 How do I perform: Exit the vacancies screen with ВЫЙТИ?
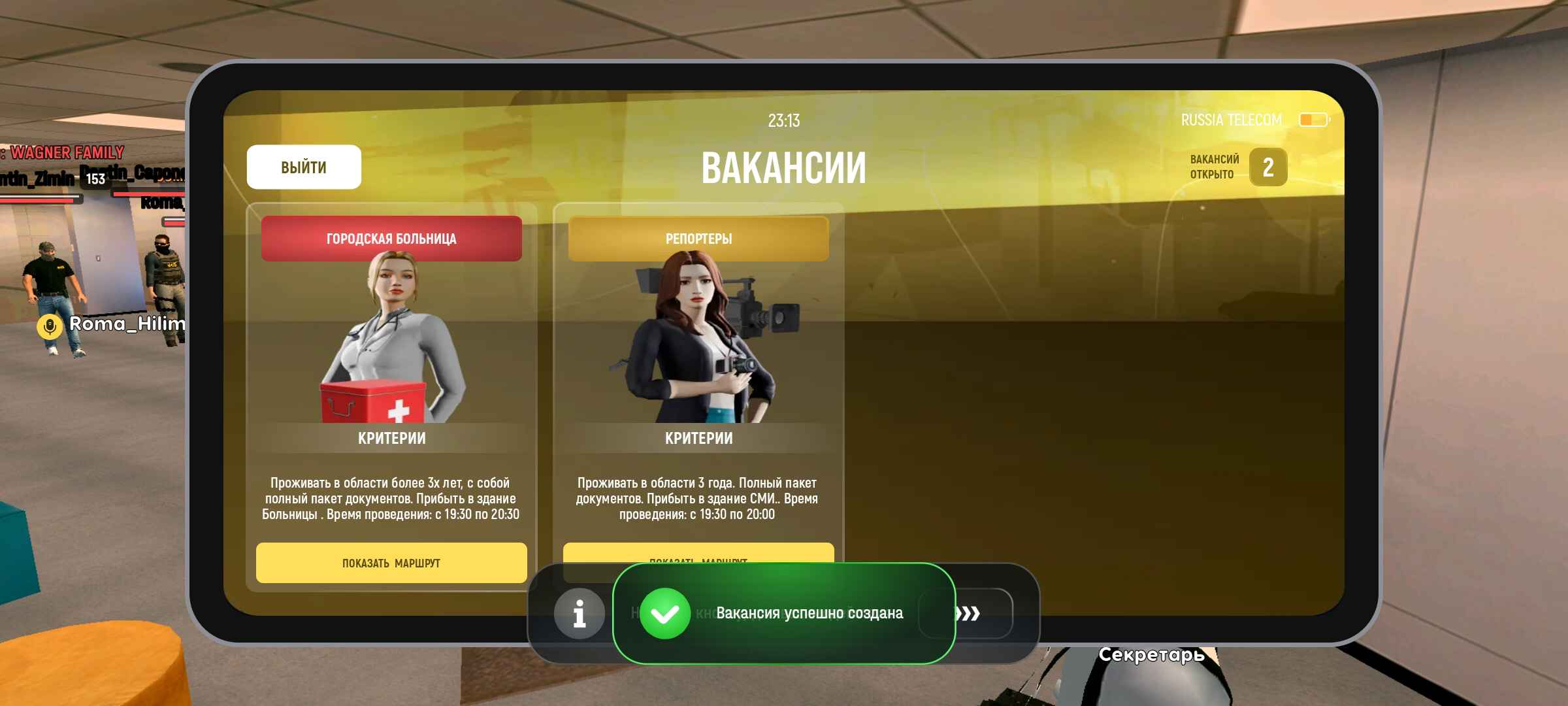coord(304,167)
